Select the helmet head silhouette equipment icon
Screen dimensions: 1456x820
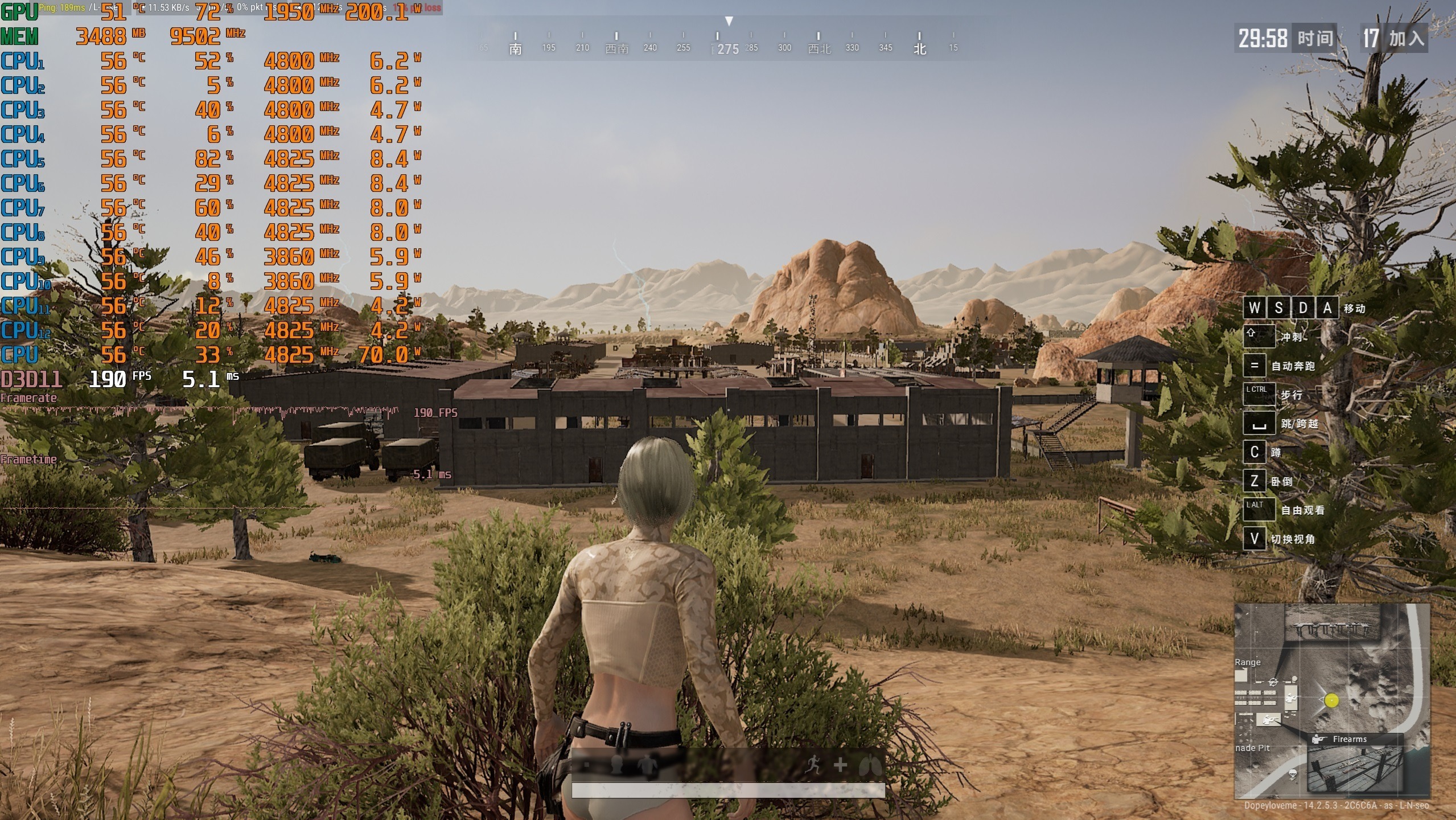pos(616,765)
